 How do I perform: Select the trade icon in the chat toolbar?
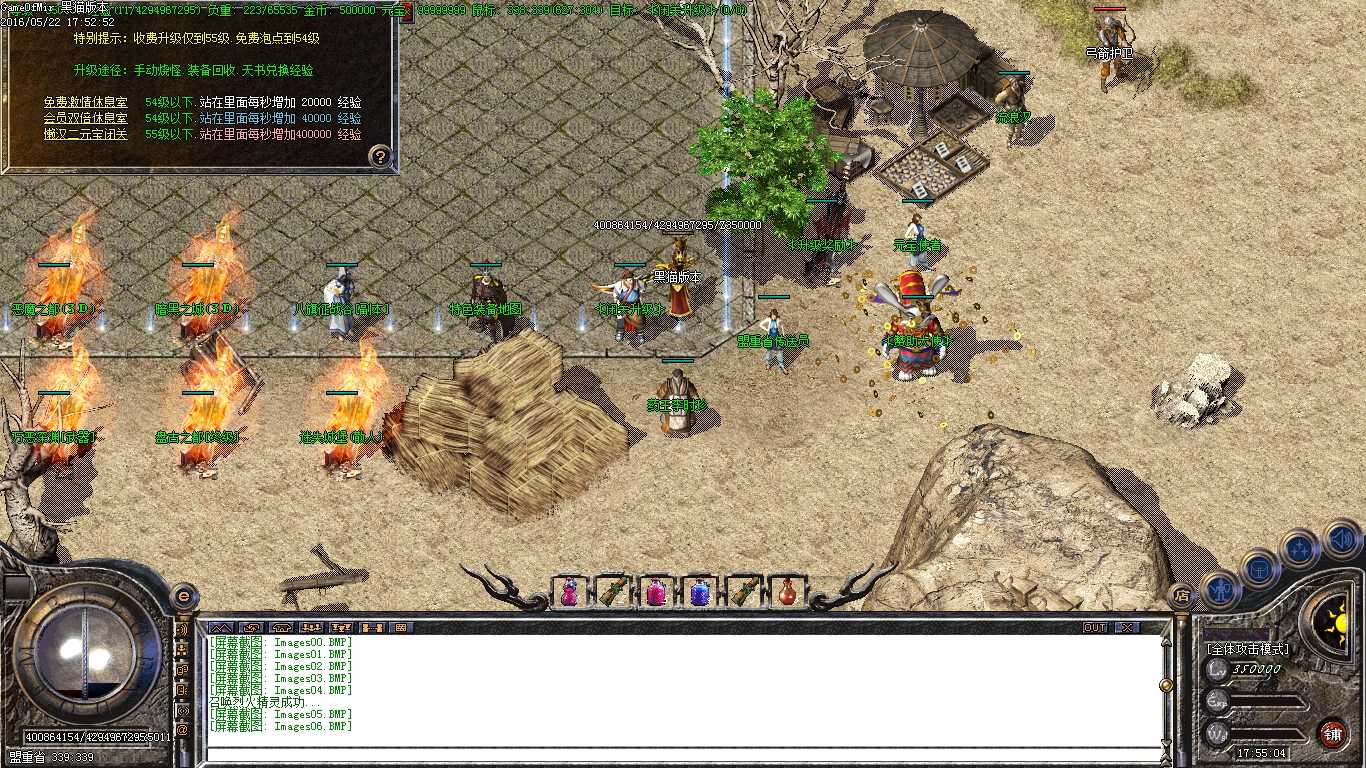pos(371,628)
